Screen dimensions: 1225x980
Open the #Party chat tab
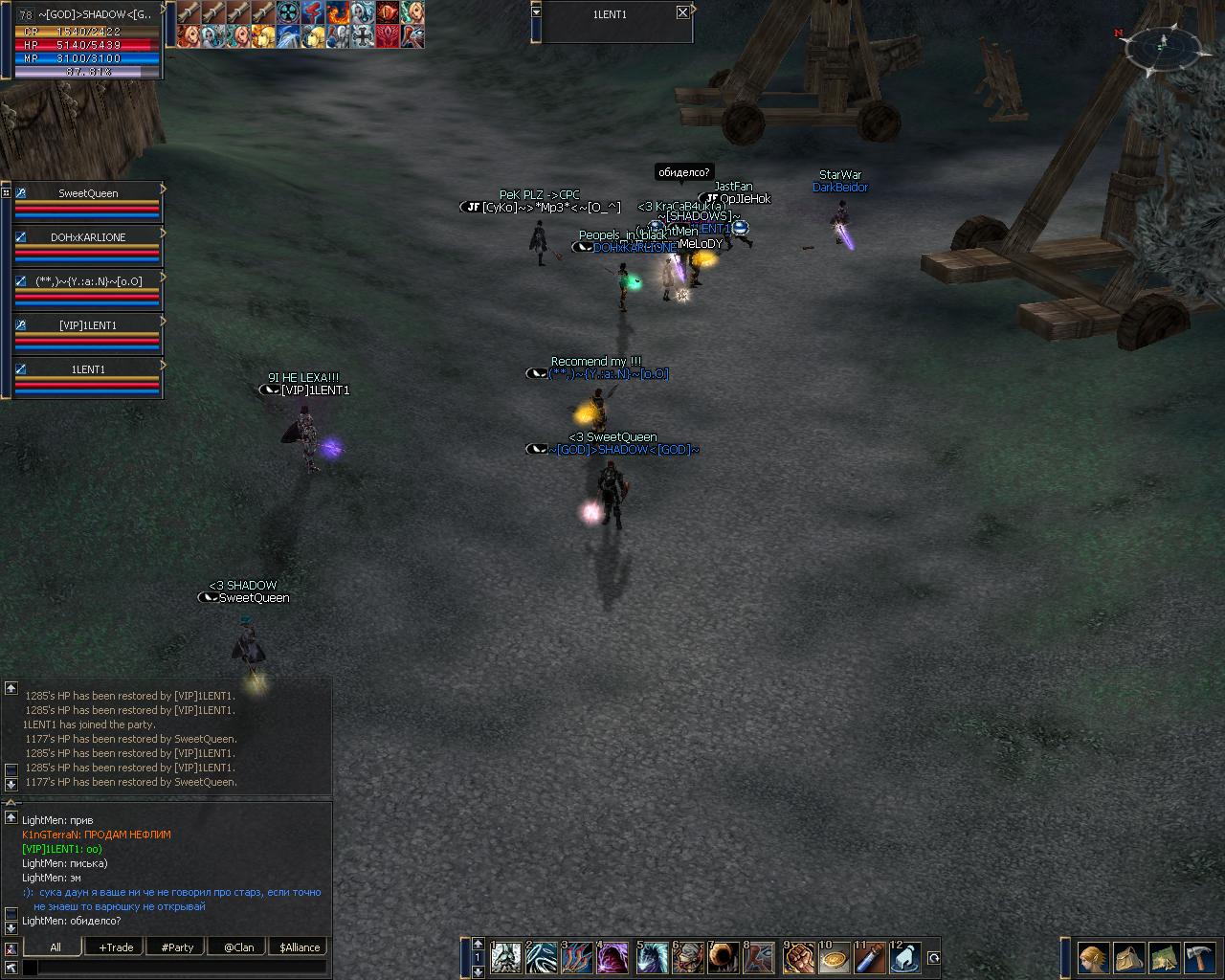click(177, 947)
